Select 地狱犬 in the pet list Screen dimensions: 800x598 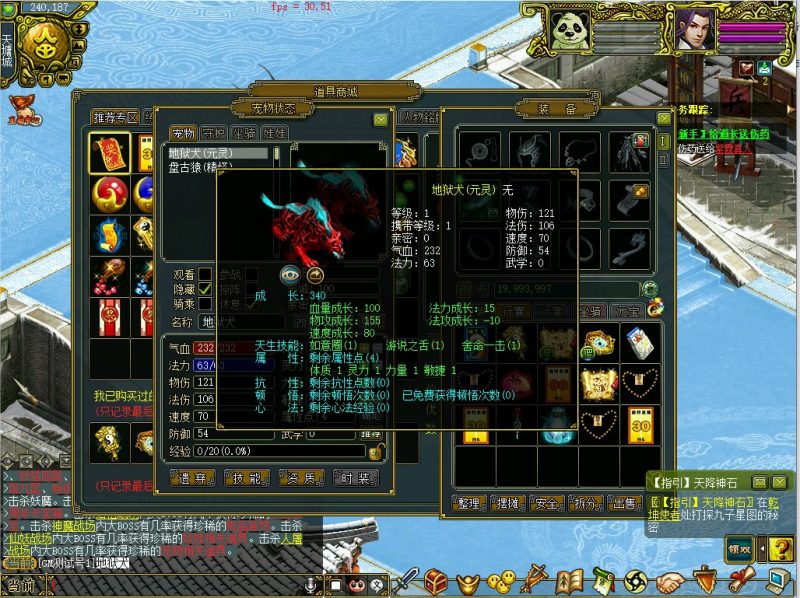coord(216,154)
